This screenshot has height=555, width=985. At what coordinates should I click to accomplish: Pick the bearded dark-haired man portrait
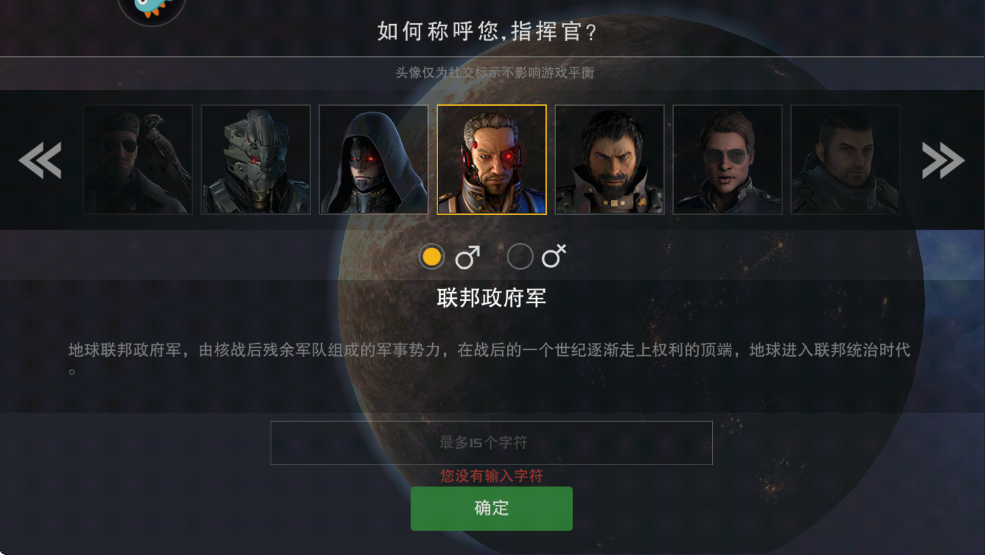[610, 160]
